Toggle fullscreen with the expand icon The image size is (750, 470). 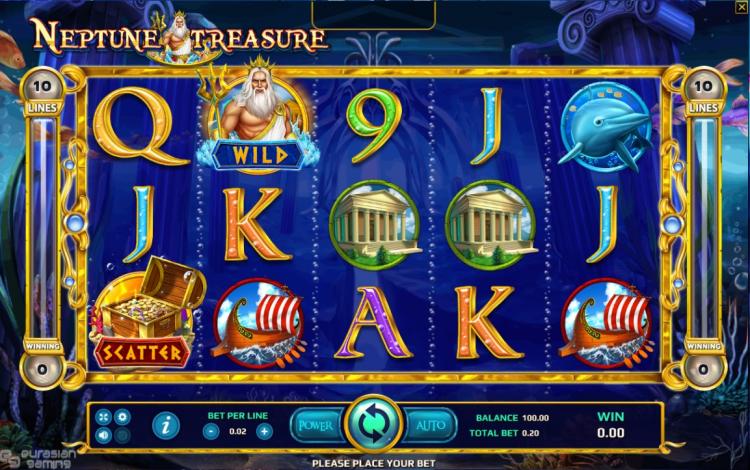click(x=104, y=416)
